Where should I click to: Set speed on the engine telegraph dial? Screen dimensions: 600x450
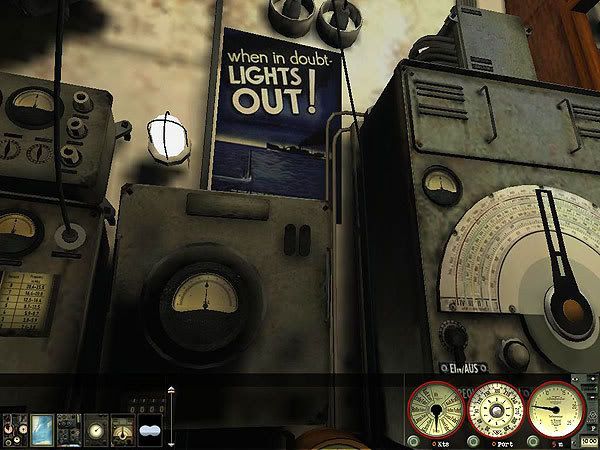(x=436, y=410)
